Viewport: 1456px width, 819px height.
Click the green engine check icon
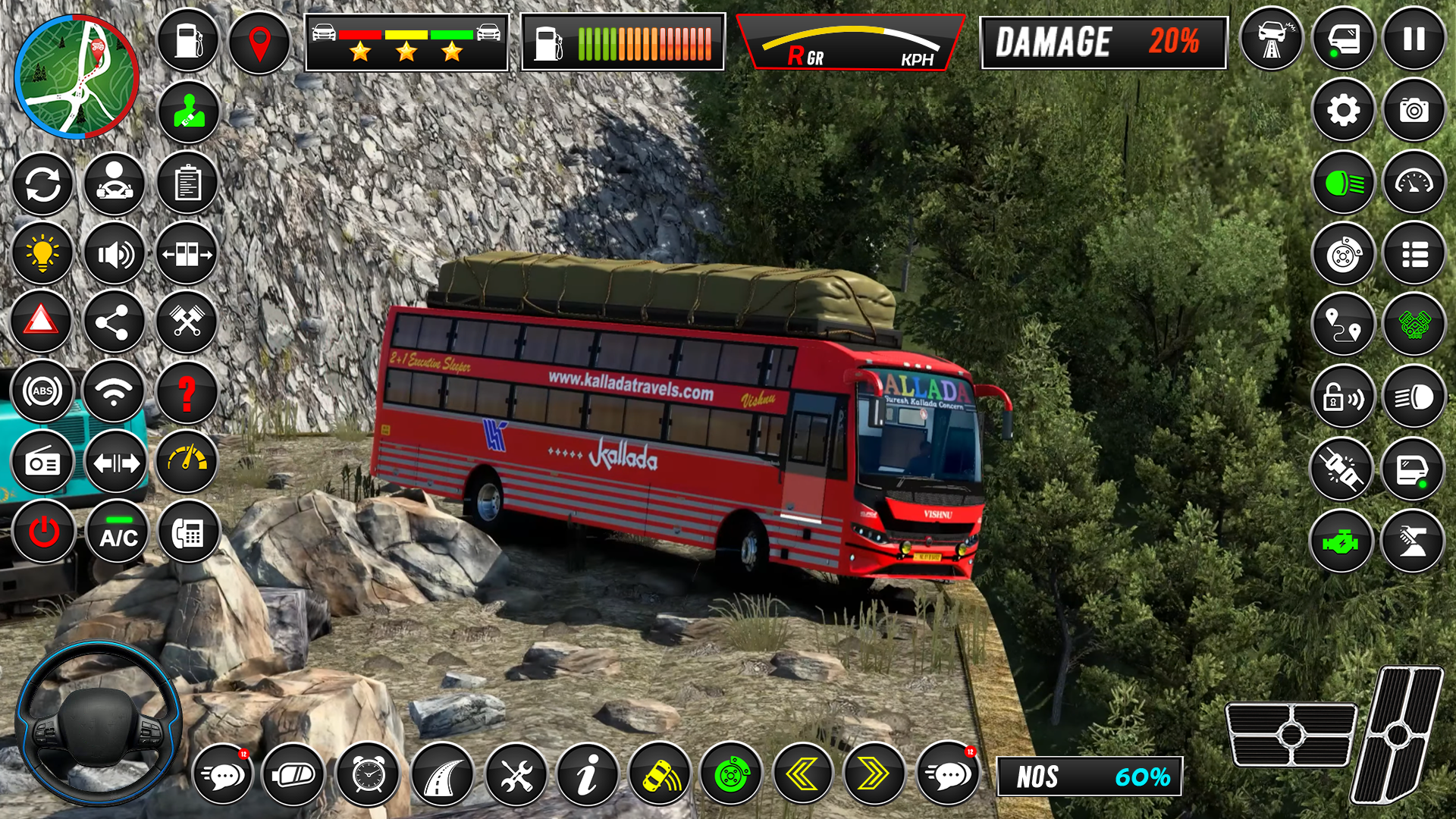(1341, 541)
